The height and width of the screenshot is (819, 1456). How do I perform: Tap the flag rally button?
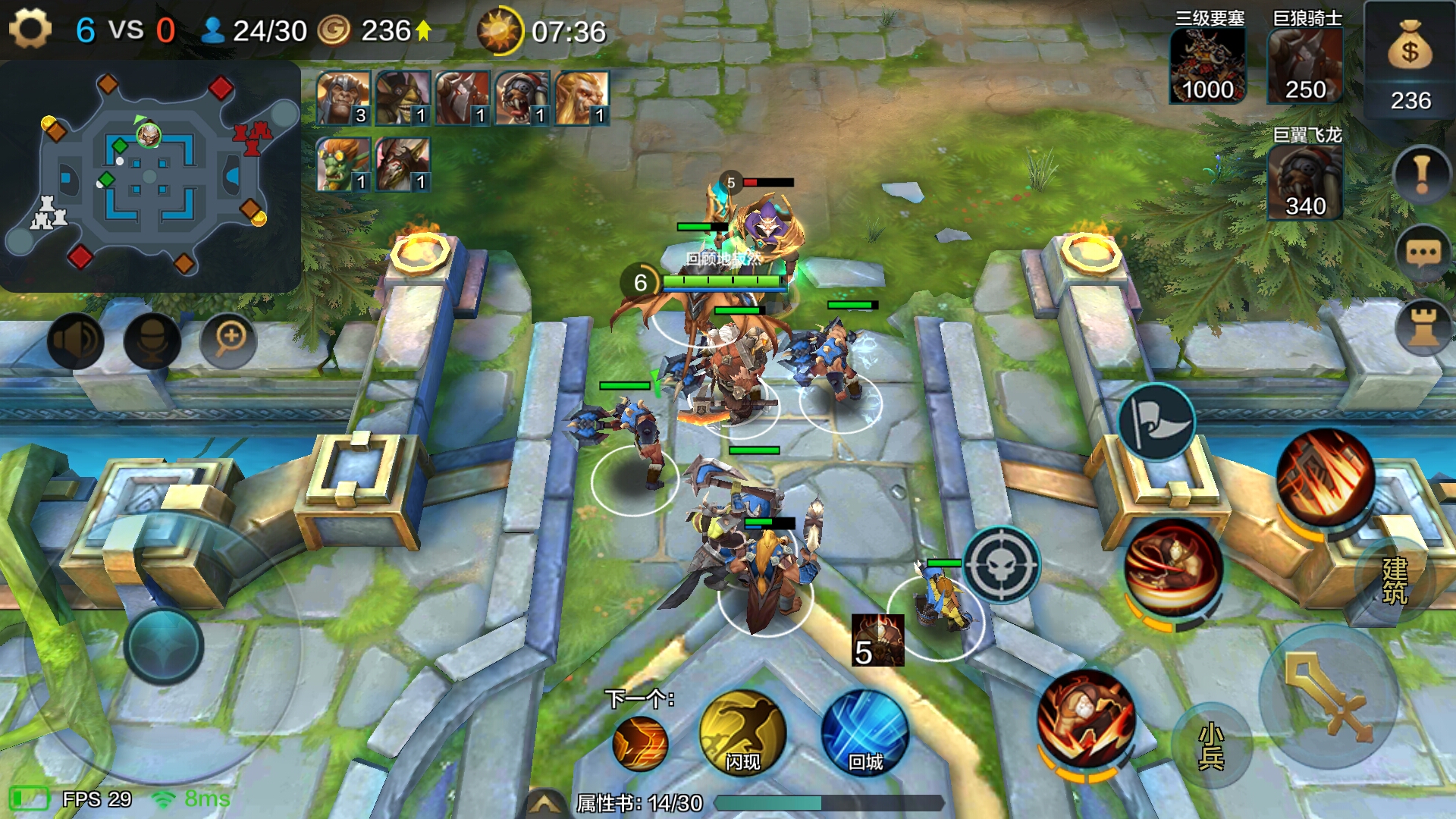pos(1156,422)
